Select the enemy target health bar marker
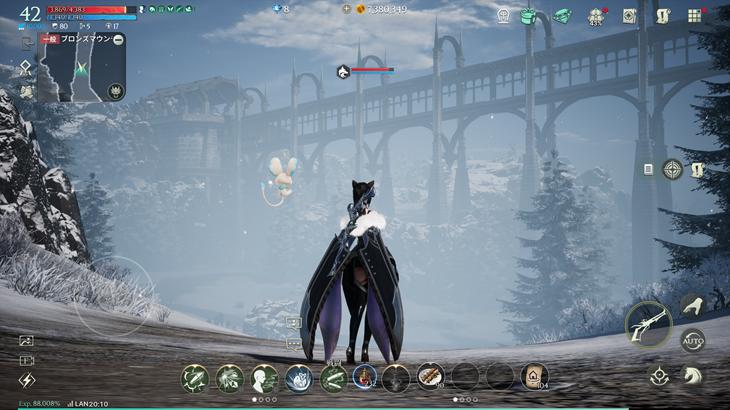This screenshot has width=730, height=410. point(343,71)
